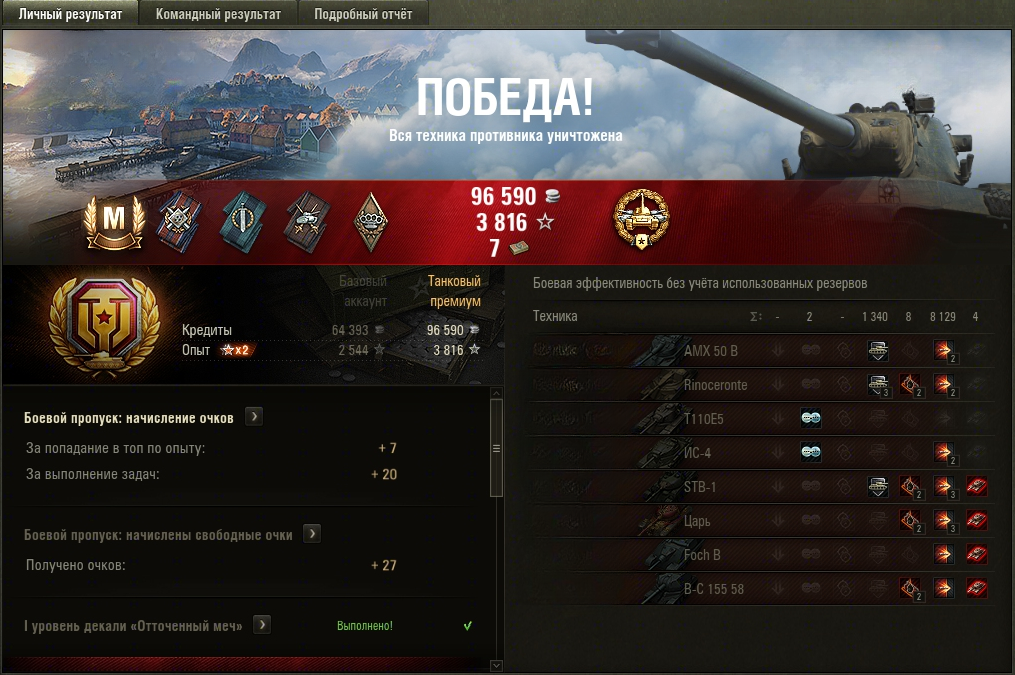The height and width of the screenshot is (675, 1015).
Task: Expand Боевой пропуск: начислены свободные очки
Action: tap(312, 534)
